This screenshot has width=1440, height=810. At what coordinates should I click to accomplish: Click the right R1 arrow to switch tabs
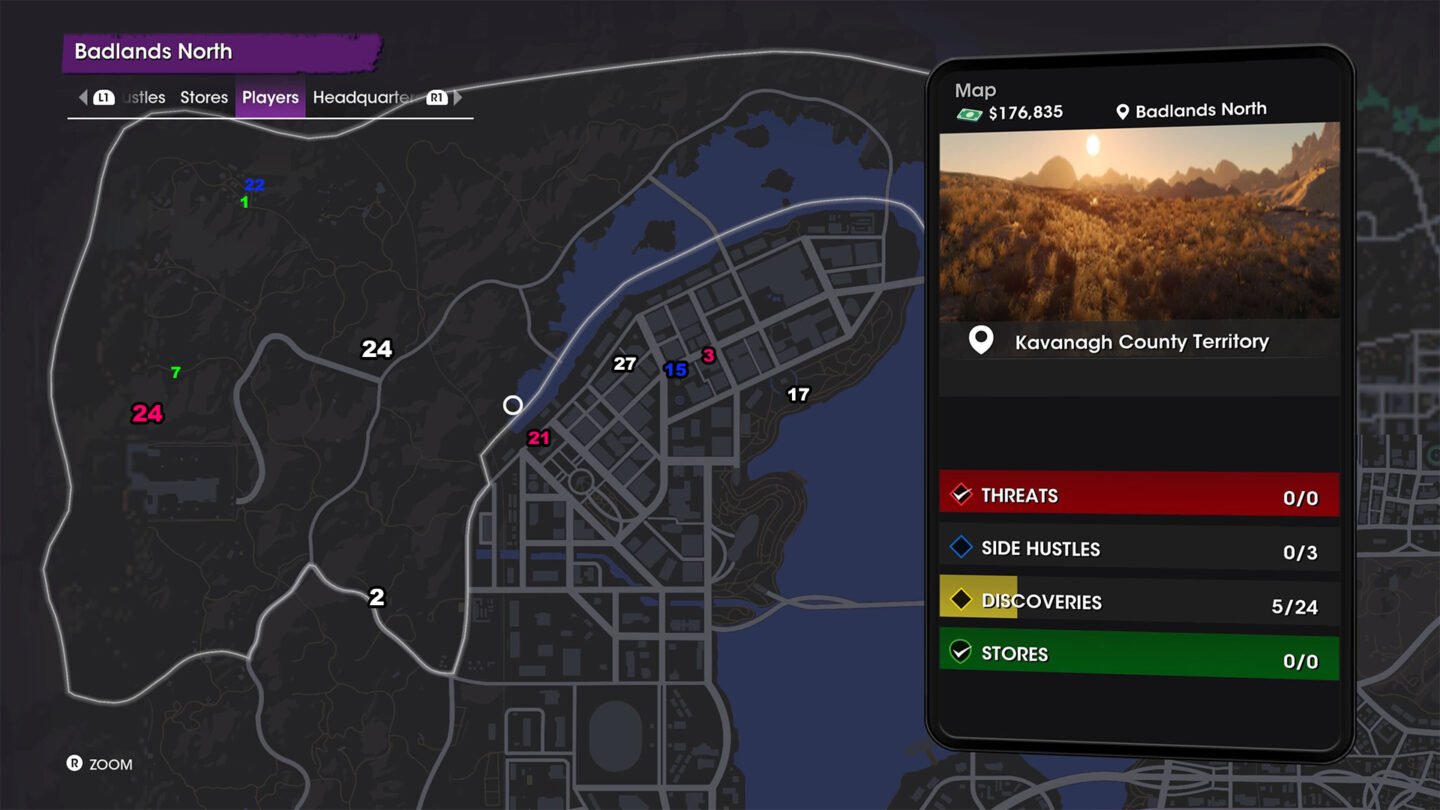click(x=457, y=97)
